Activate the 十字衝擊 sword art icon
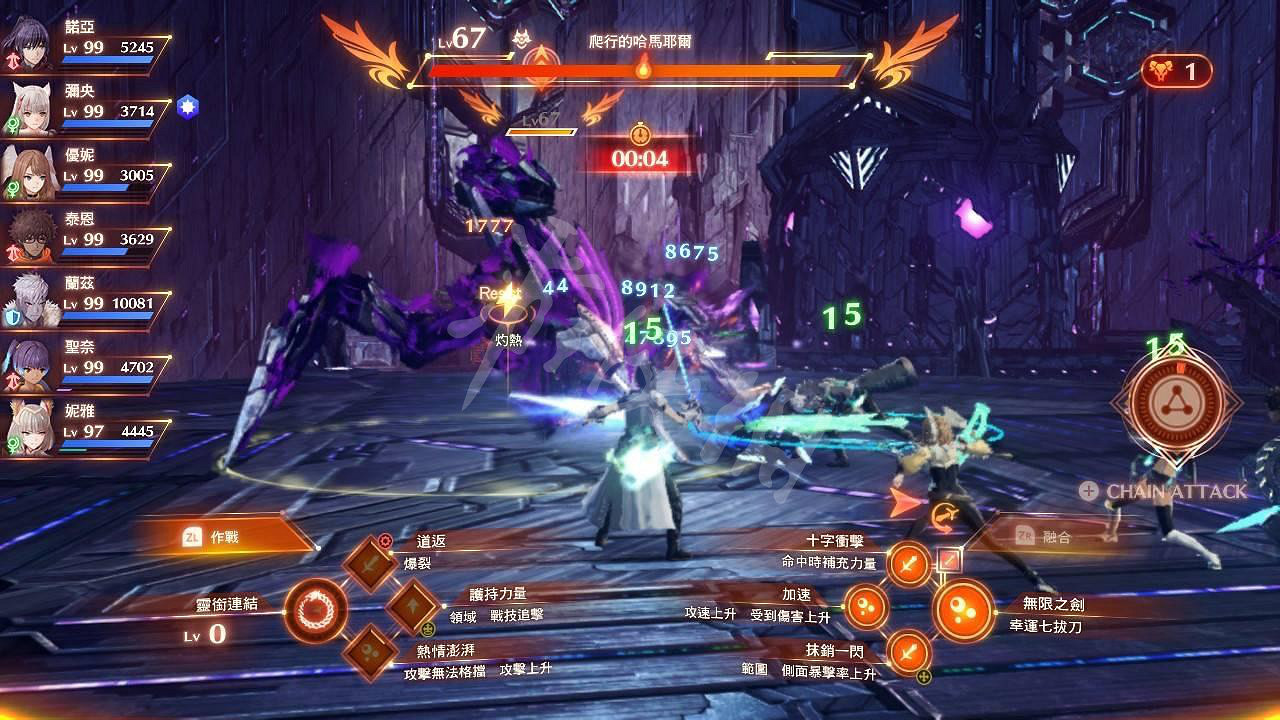This screenshot has height=720, width=1280. (x=906, y=563)
